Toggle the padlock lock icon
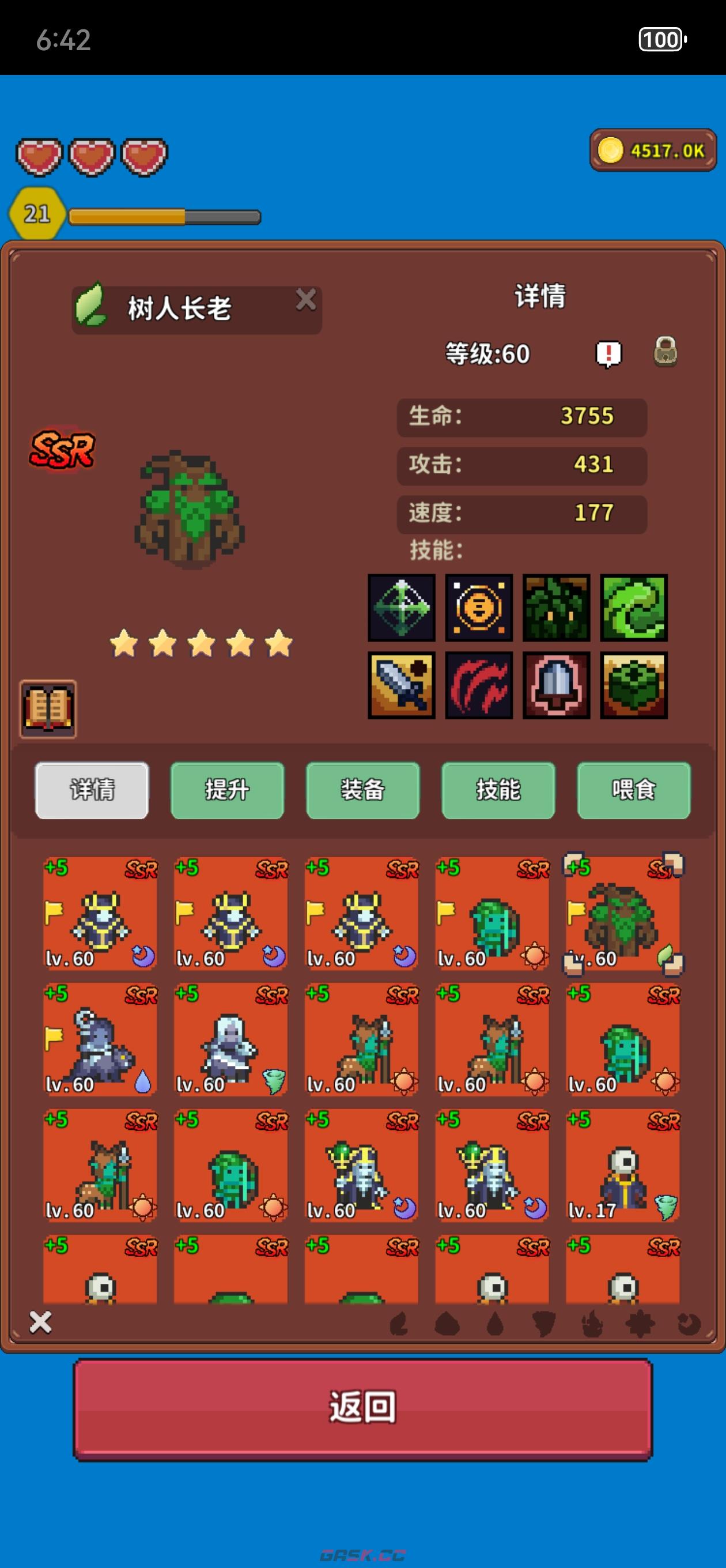726x1568 pixels. [665, 352]
